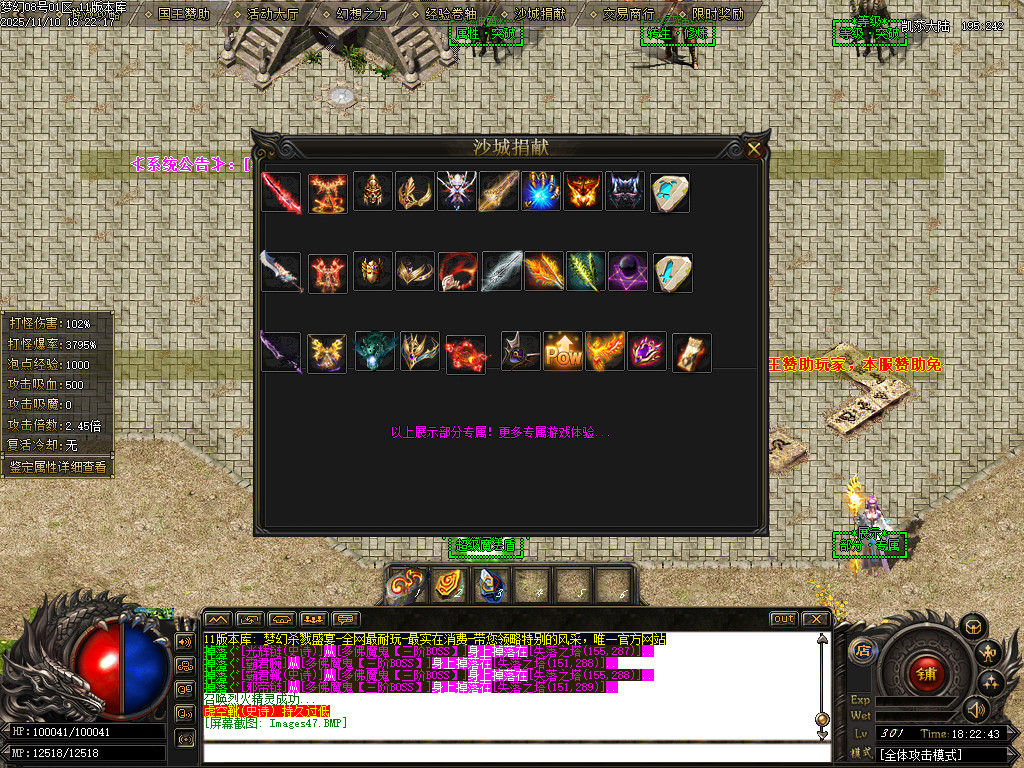The image size is (1024, 768).
Task: Choose the fire phoenix item icon
Action: pyautogui.click(x=605, y=352)
